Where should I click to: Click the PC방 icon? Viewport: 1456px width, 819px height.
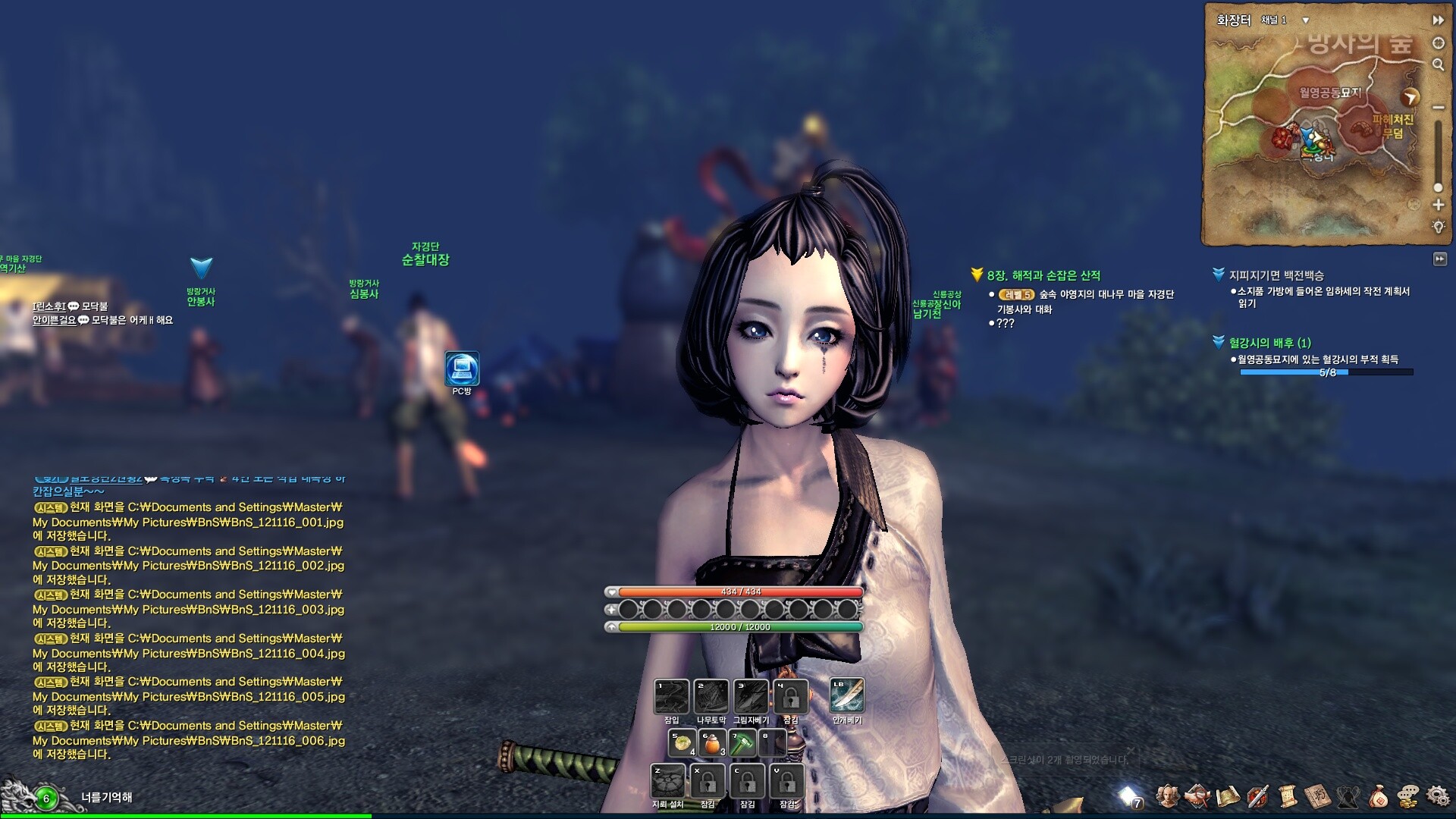462,369
